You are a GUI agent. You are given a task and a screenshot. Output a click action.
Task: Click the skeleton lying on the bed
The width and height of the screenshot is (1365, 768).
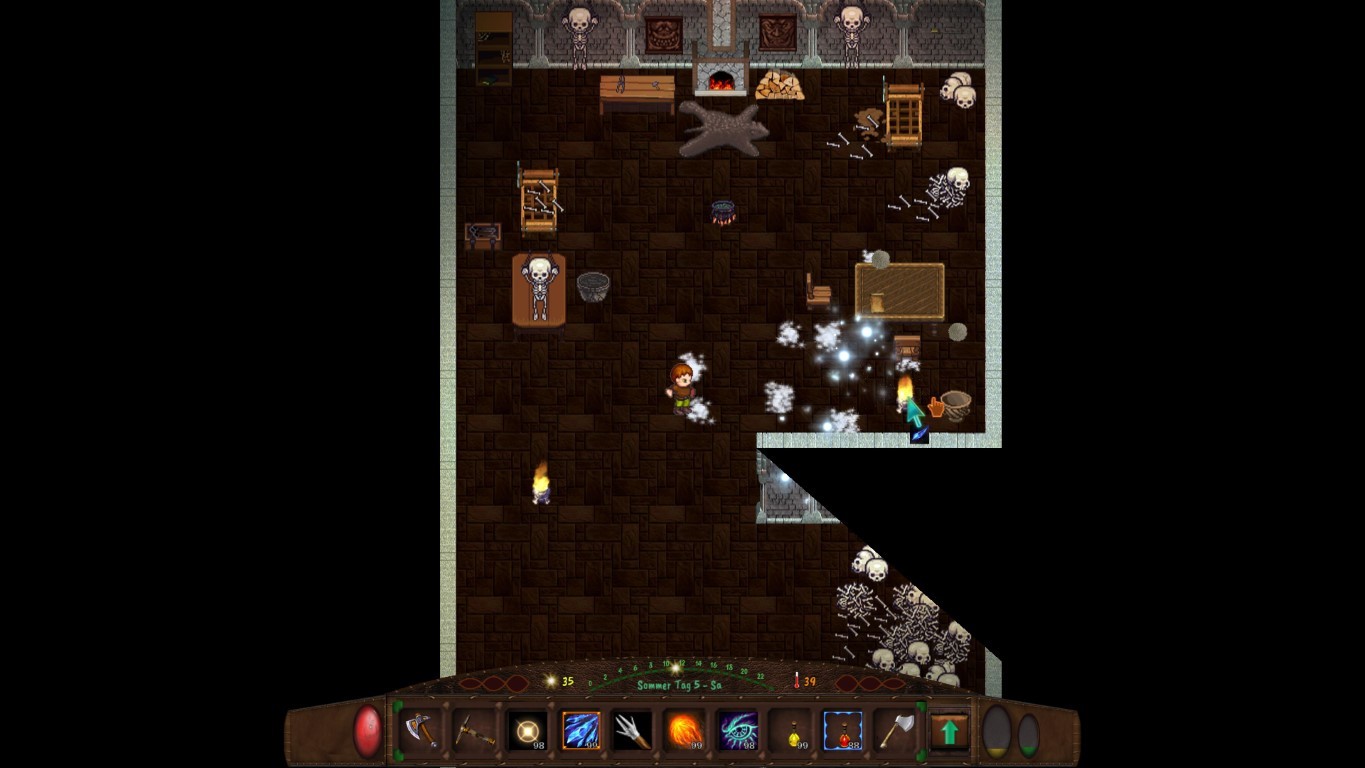(538, 290)
